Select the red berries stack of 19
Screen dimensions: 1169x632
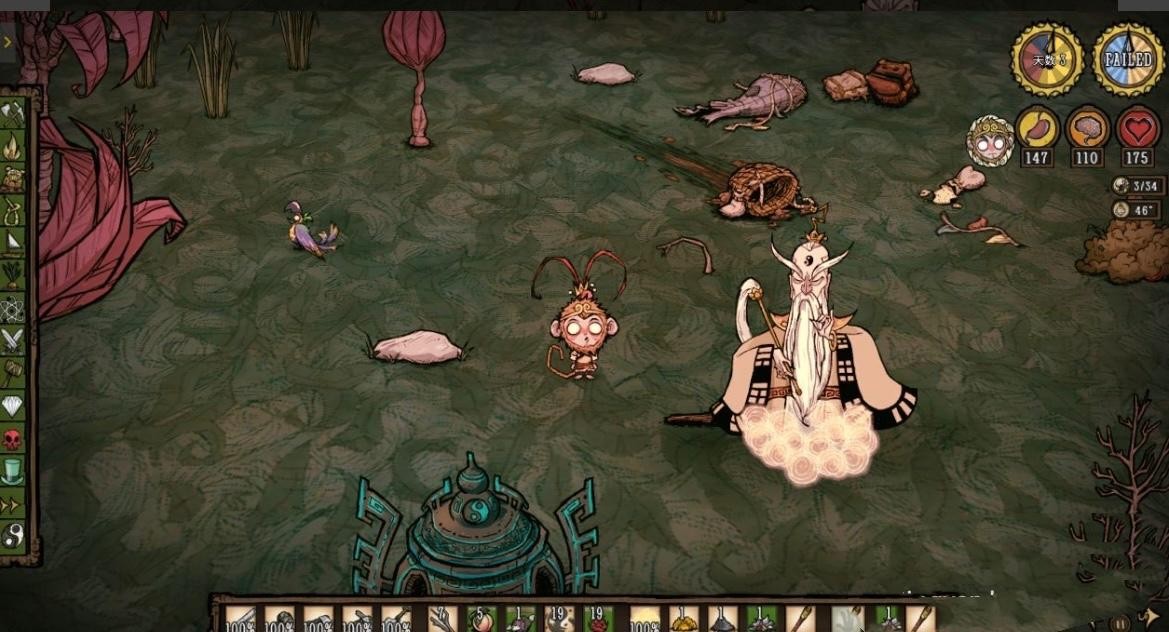point(598,619)
